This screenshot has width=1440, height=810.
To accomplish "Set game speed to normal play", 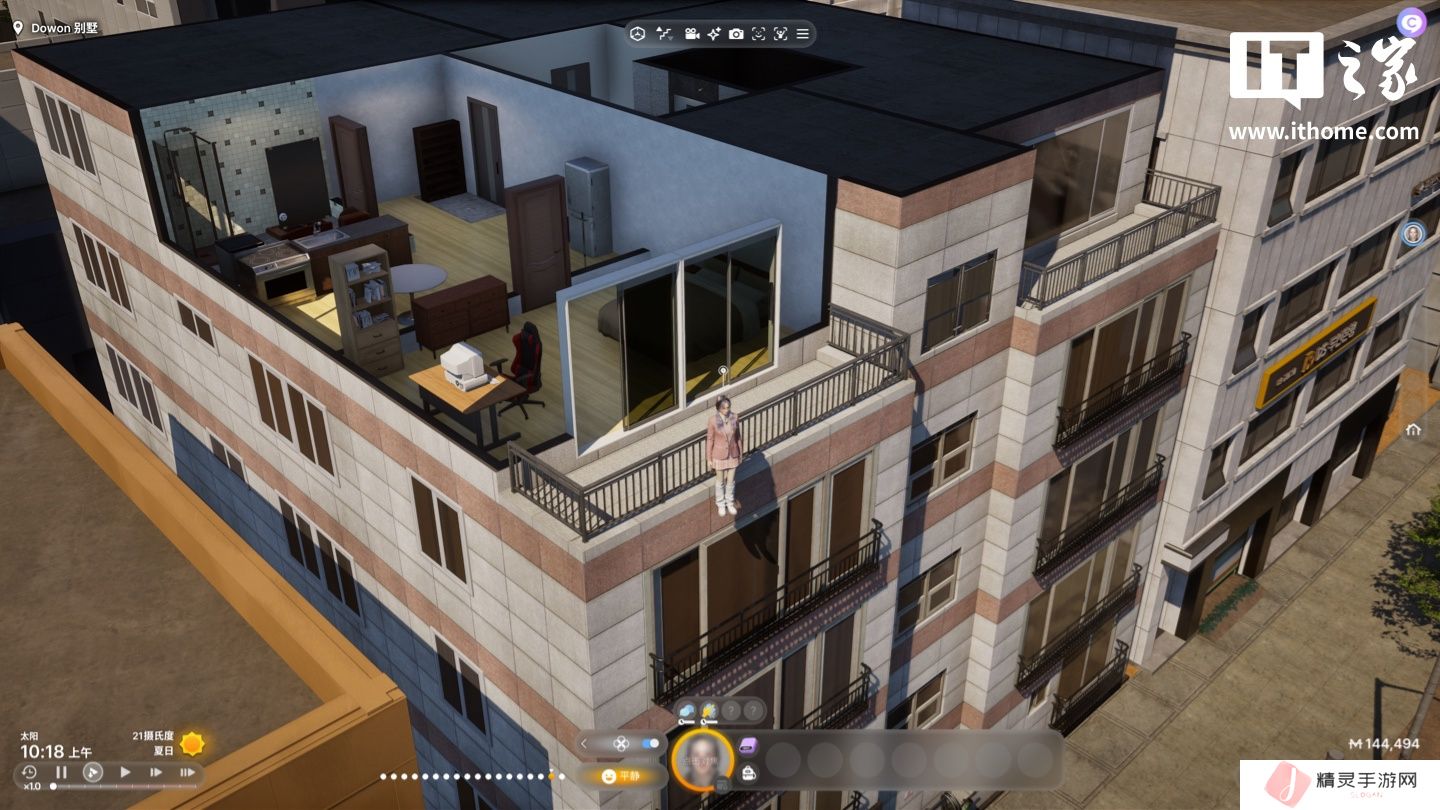I will [125, 772].
